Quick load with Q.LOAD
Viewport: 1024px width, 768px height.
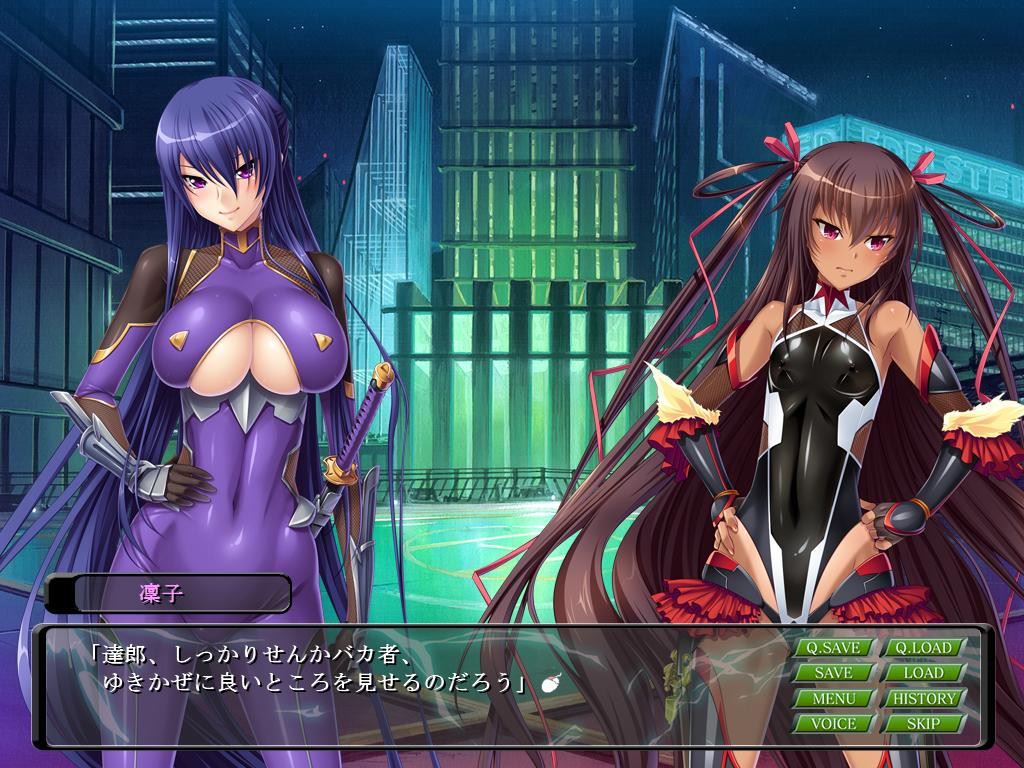click(x=923, y=647)
